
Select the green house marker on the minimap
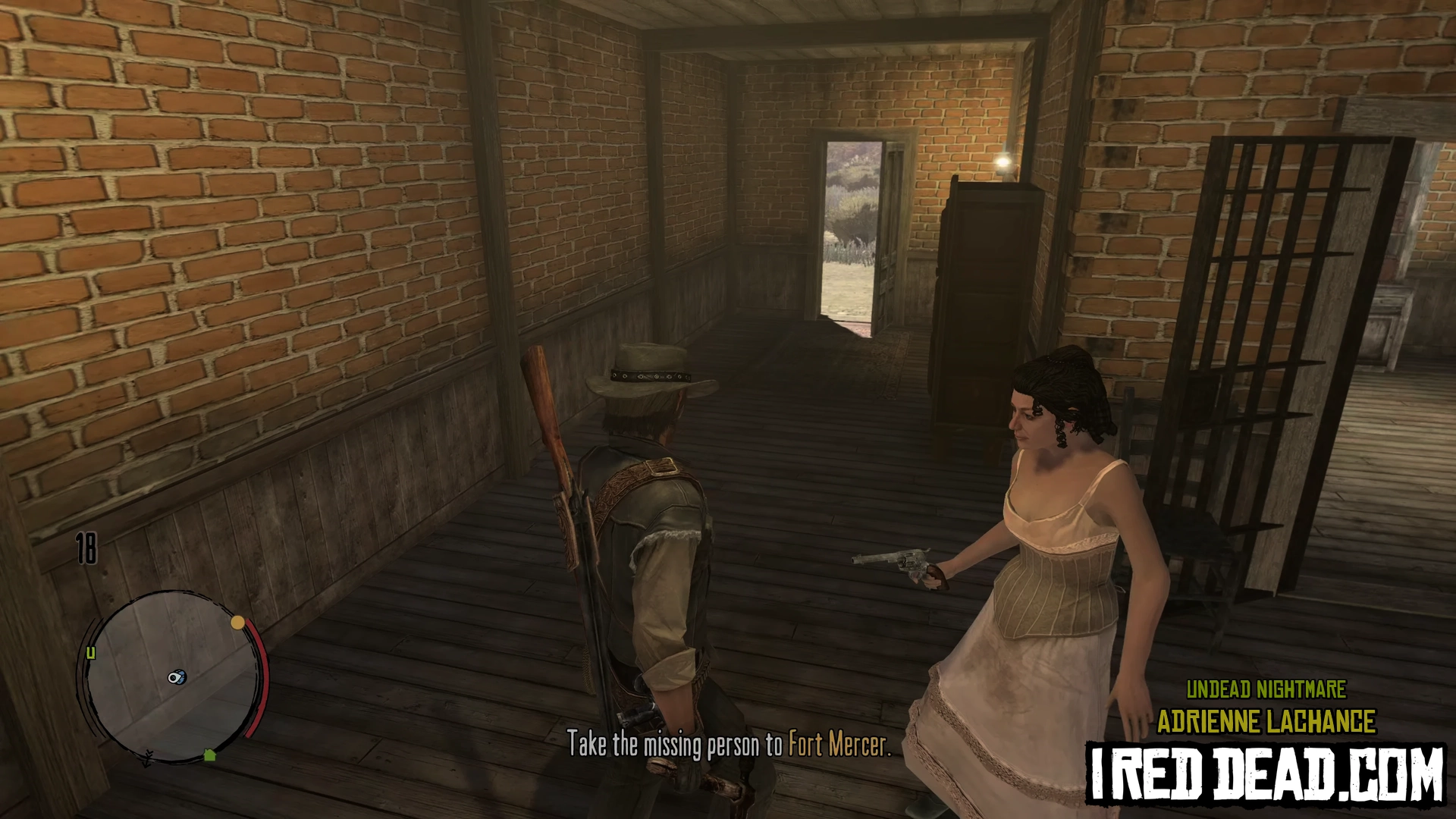pyautogui.click(x=210, y=755)
